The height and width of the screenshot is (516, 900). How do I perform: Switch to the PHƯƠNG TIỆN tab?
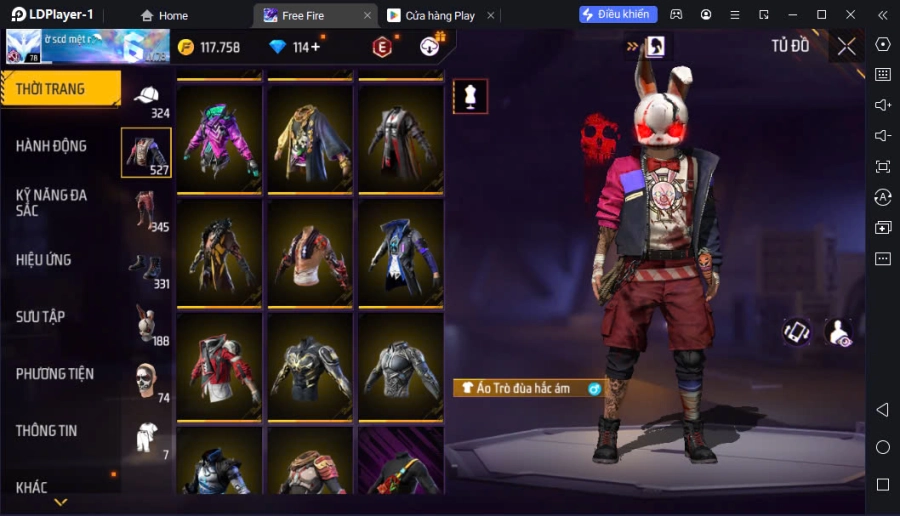pyautogui.click(x=55, y=374)
